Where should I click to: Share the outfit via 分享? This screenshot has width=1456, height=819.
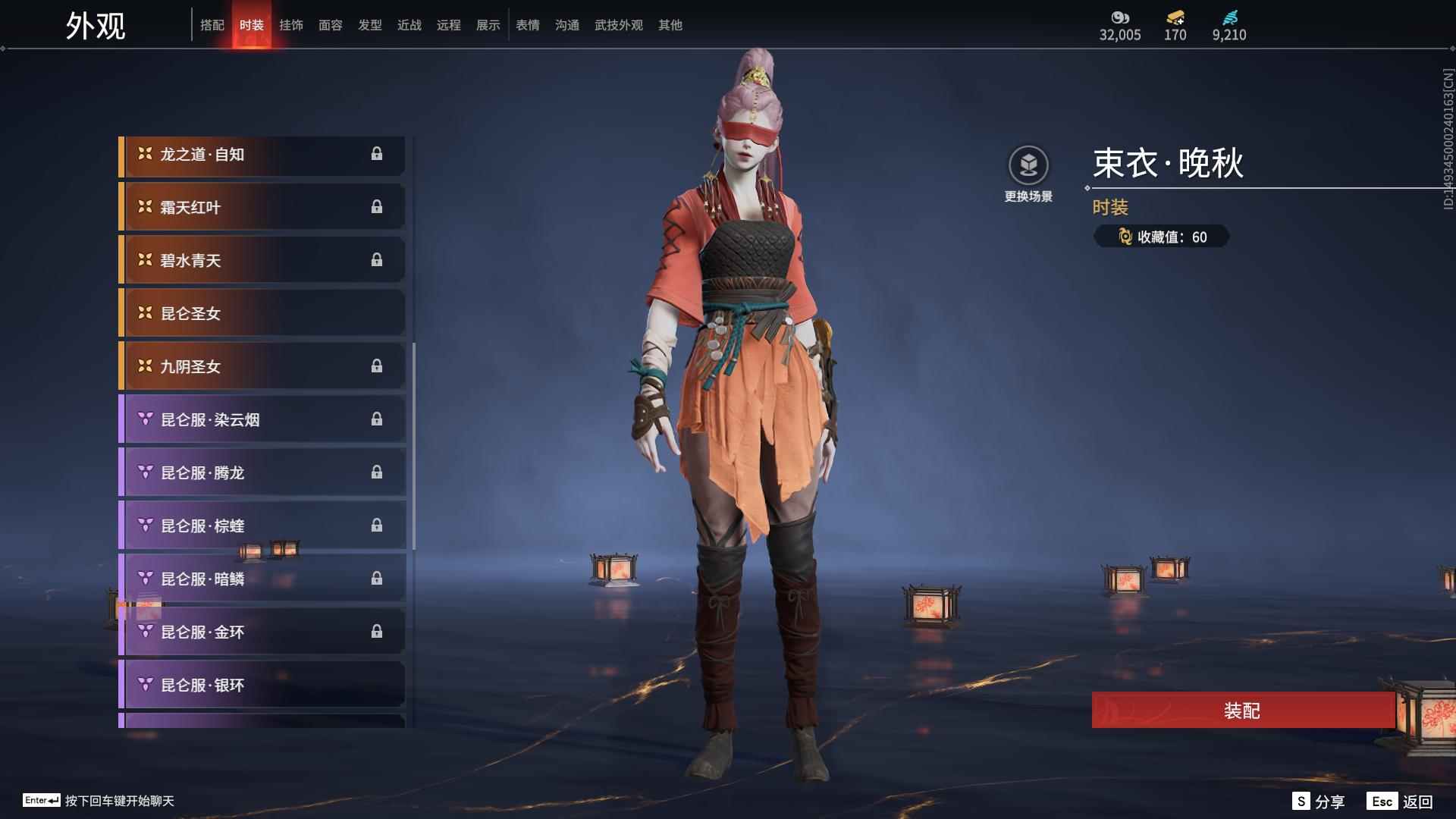tap(1319, 802)
